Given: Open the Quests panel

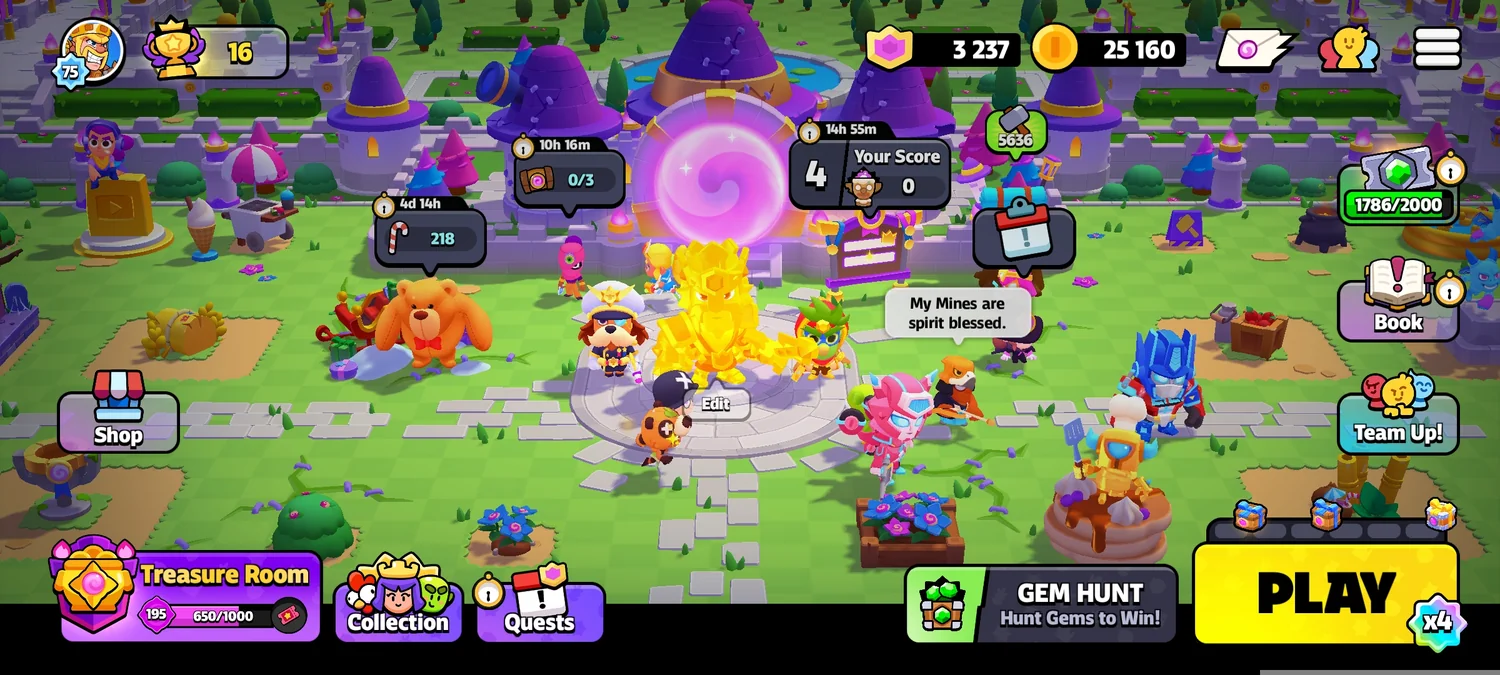Looking at the screenshot, I should coord(540,610).
